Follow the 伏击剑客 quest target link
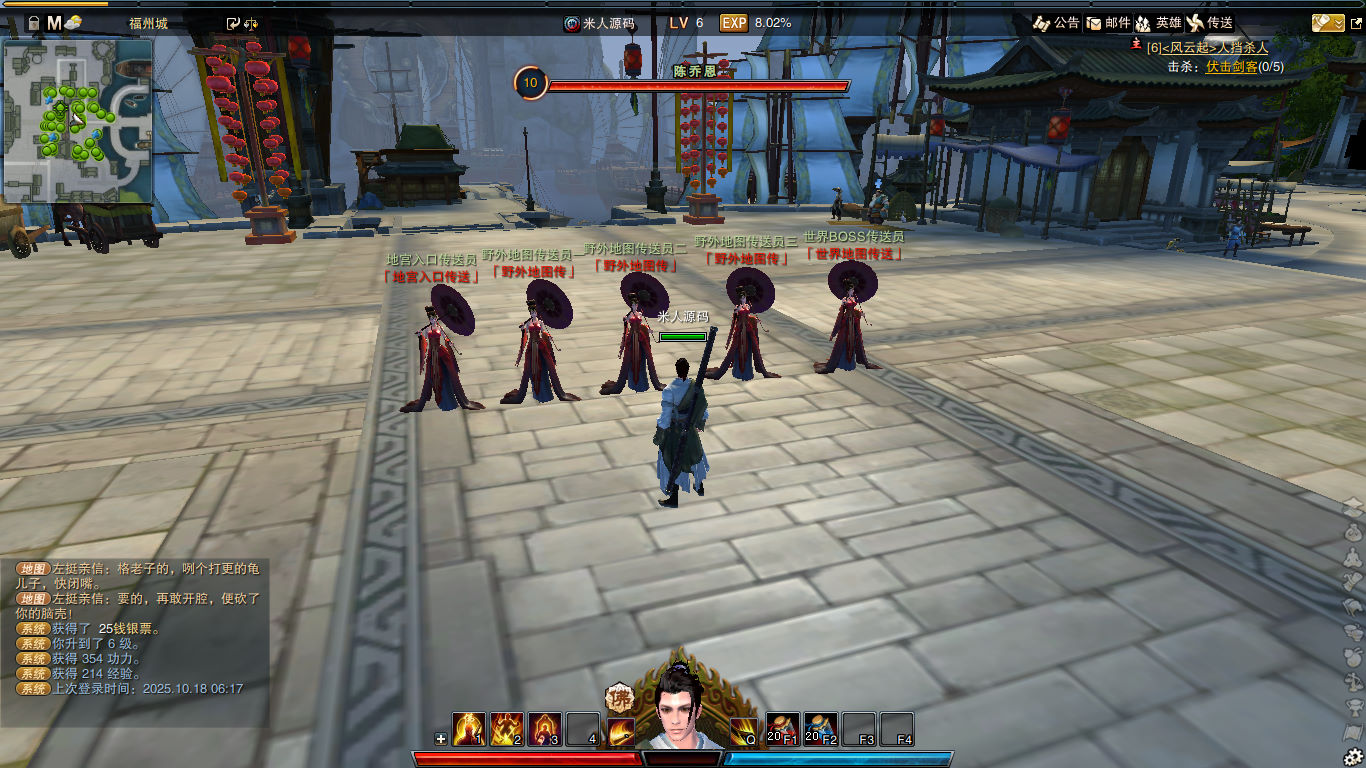 tap(1231, 66)
